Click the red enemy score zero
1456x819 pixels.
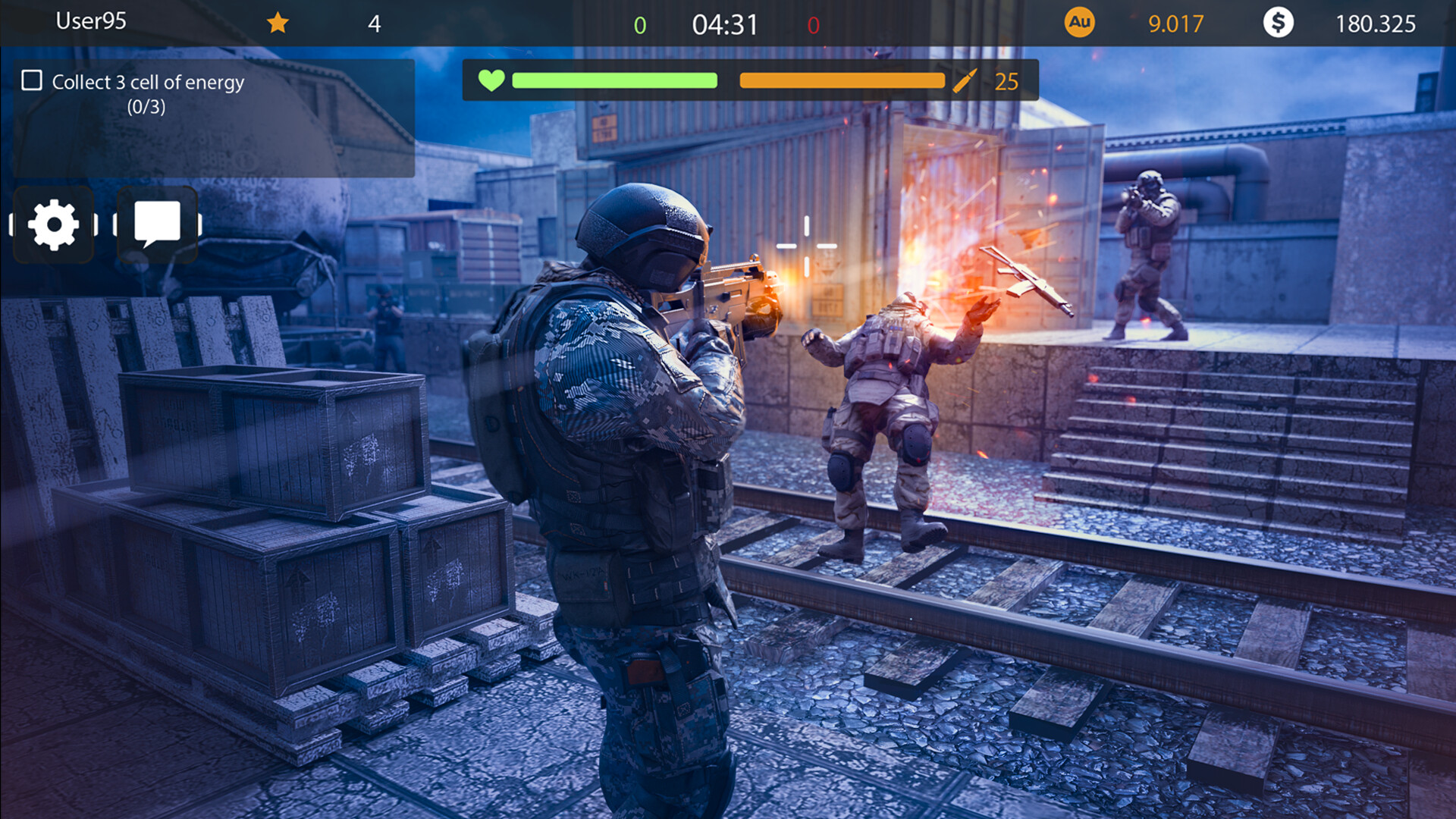click(814, 23)
